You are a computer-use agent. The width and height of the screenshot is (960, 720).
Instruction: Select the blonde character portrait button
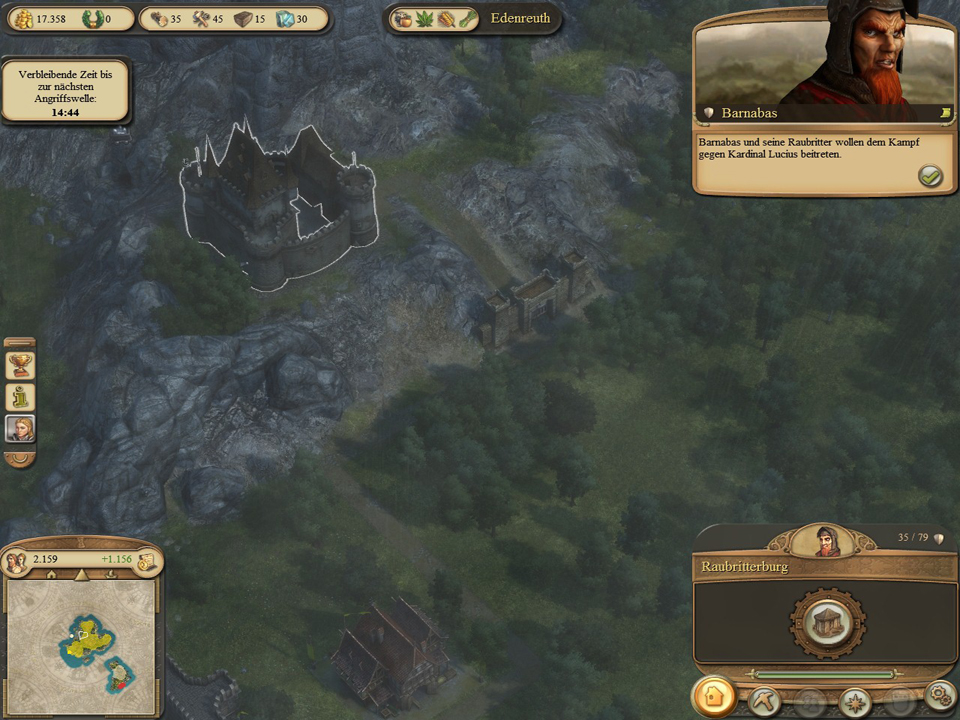pos(20,429)
